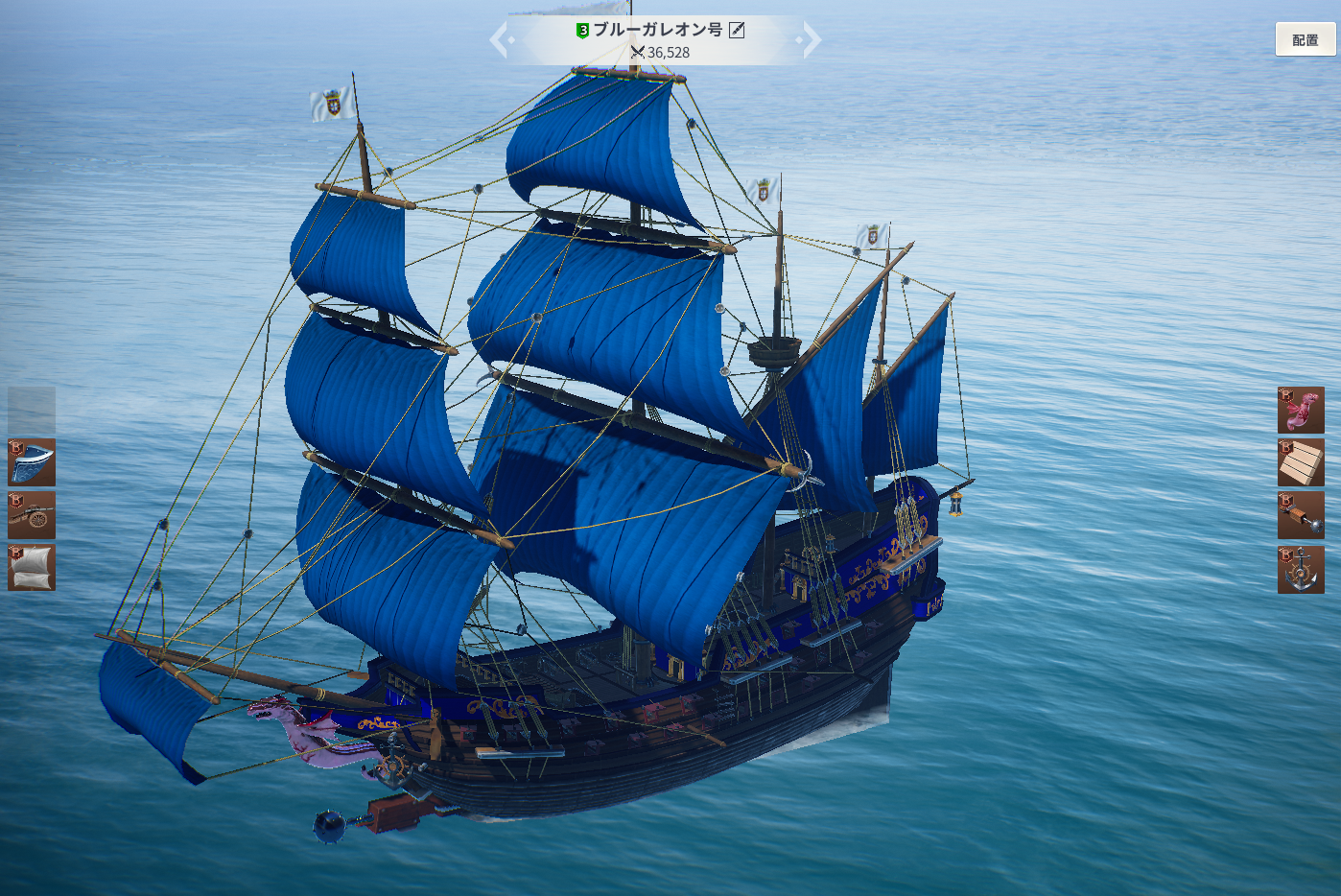This screenshot has height=896, width=1341.
Task: Select the pink dragon figurehead slot
Action: (x=1301, y=411)
